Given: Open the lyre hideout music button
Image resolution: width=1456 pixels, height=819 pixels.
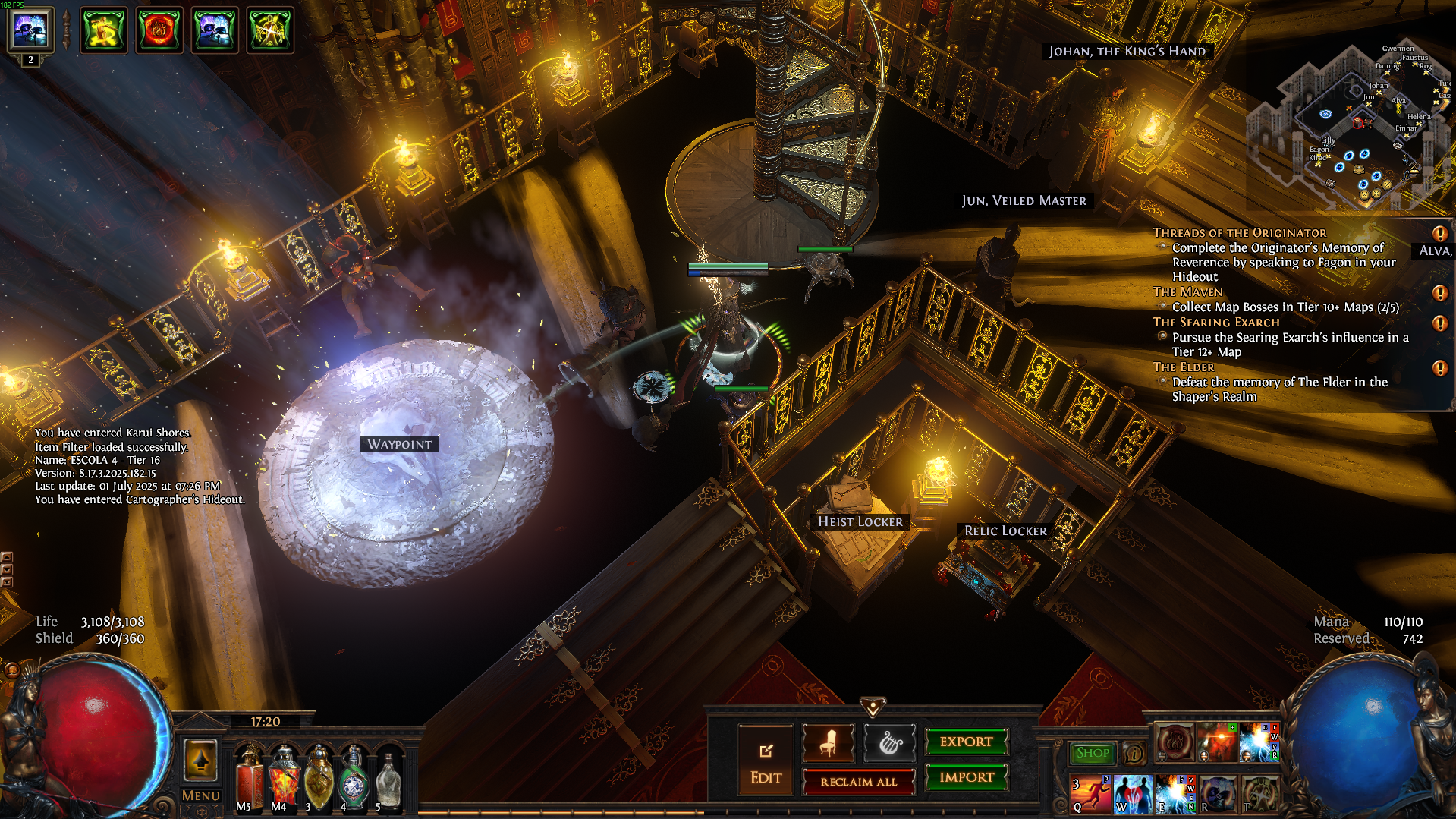Looking at the screenshot, I should click(x=890, y=743).
